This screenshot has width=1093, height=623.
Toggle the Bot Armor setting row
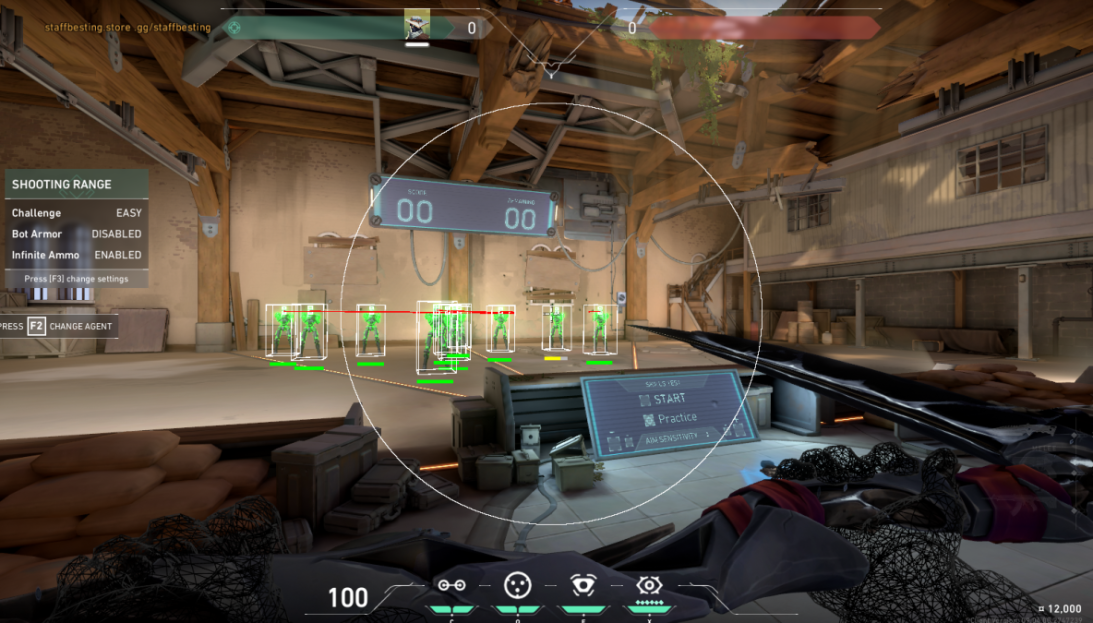click(76, 234)
